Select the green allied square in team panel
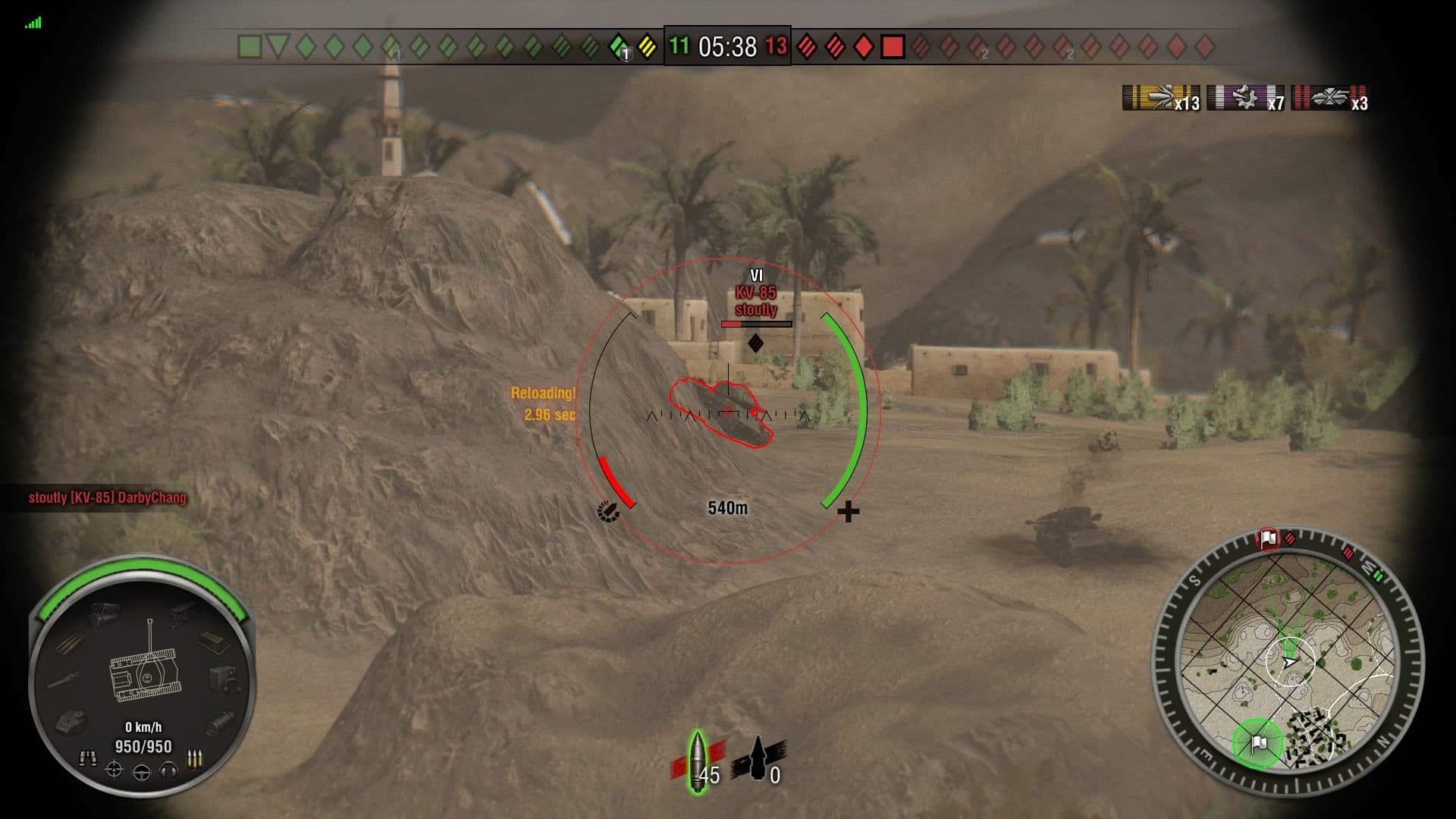This screenshot has width=1456, height=819. 250,45
